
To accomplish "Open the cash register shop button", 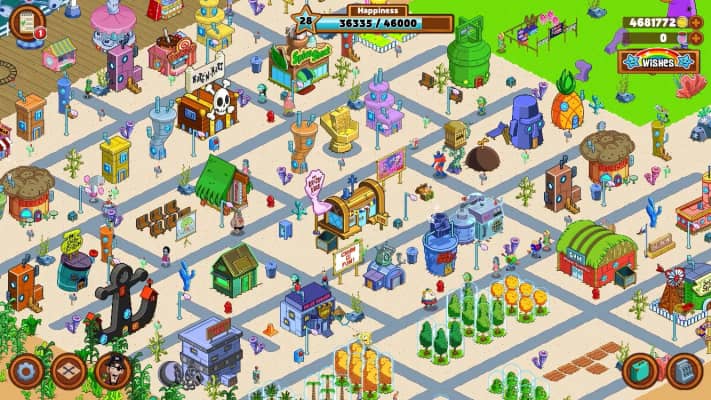I will click(685, 371).
